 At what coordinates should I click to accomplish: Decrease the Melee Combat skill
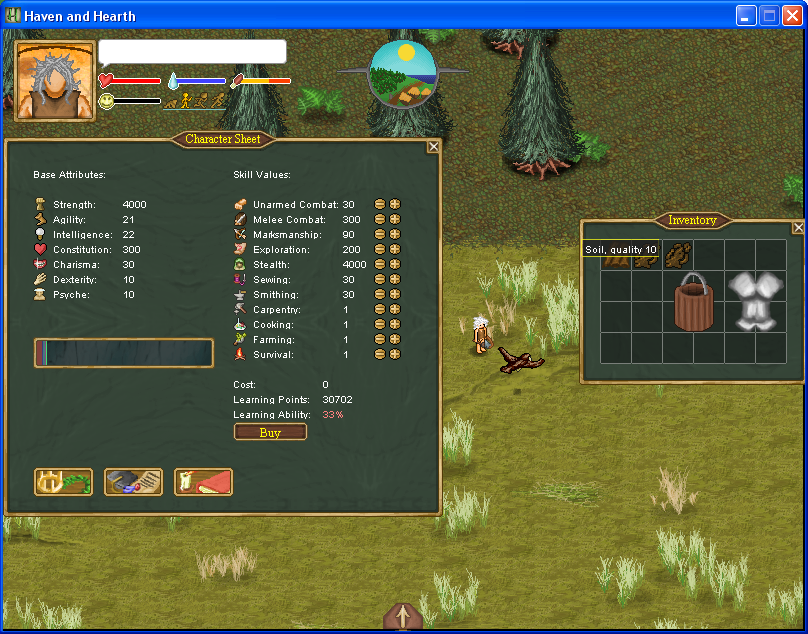pos(380,219)
